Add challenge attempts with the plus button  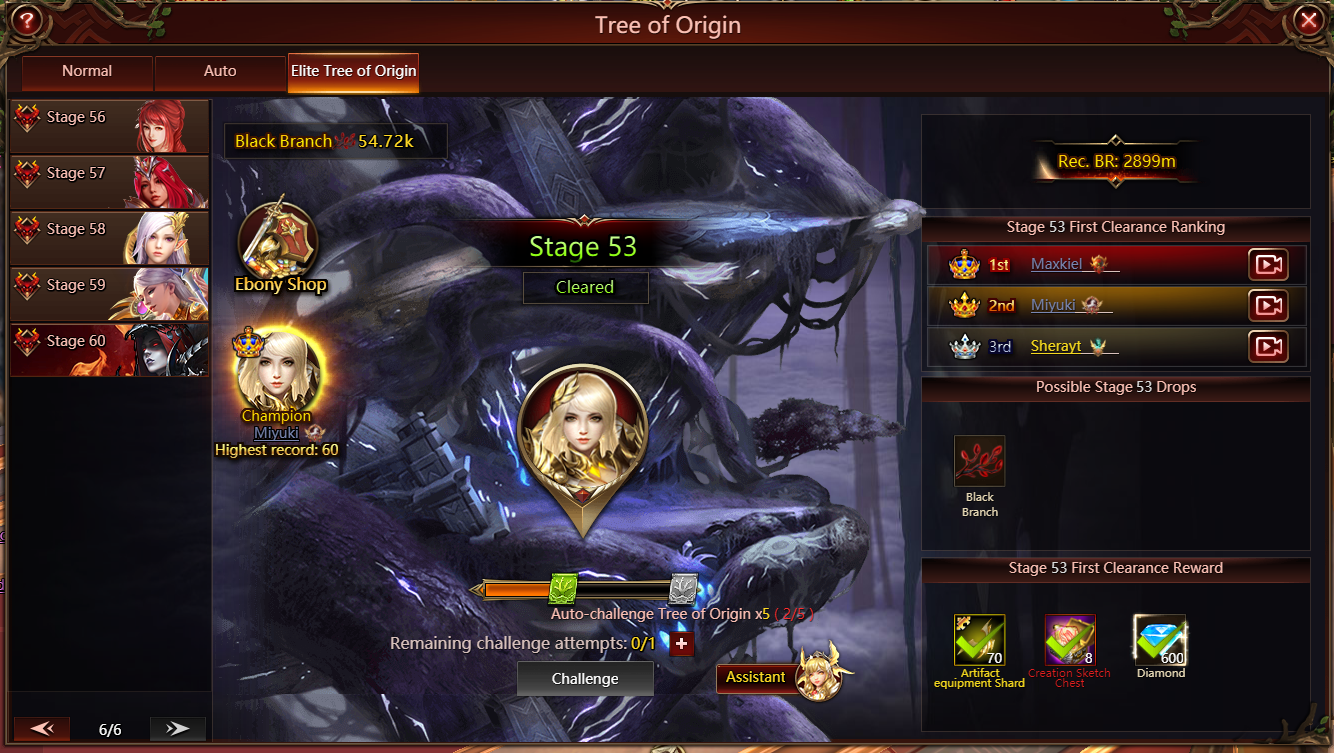tap(681, 644)
